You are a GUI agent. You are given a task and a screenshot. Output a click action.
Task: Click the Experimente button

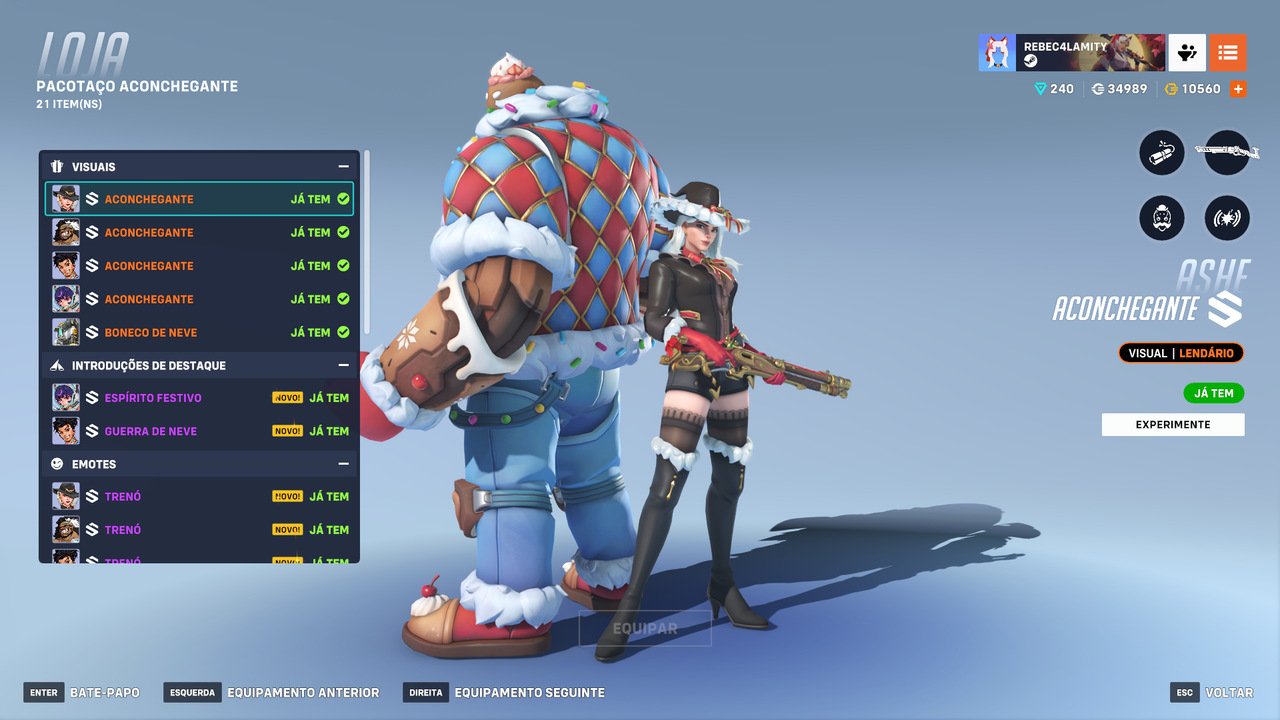[1173, 425]
